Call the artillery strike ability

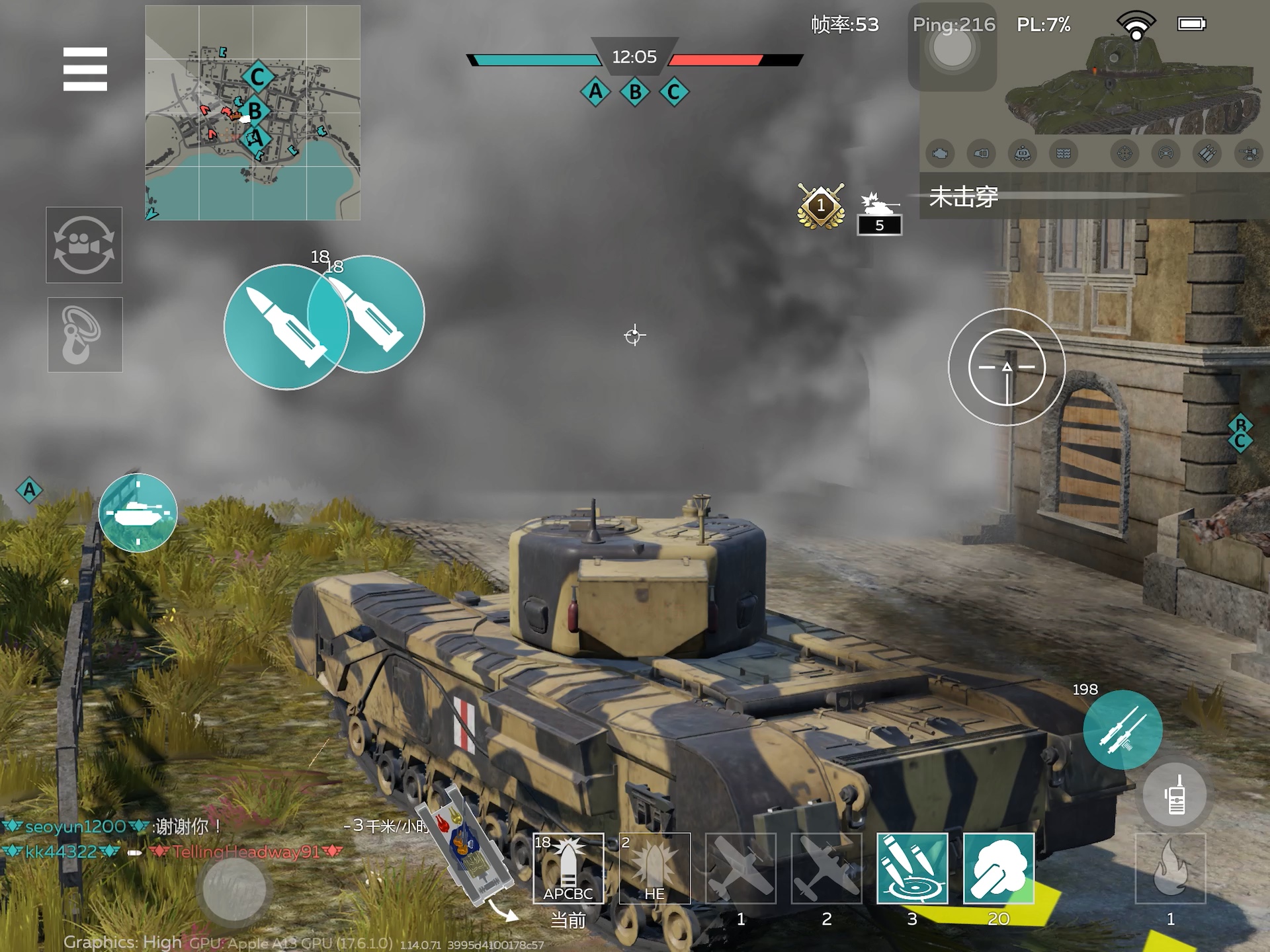pyautogui.click(x=912, y=868)
